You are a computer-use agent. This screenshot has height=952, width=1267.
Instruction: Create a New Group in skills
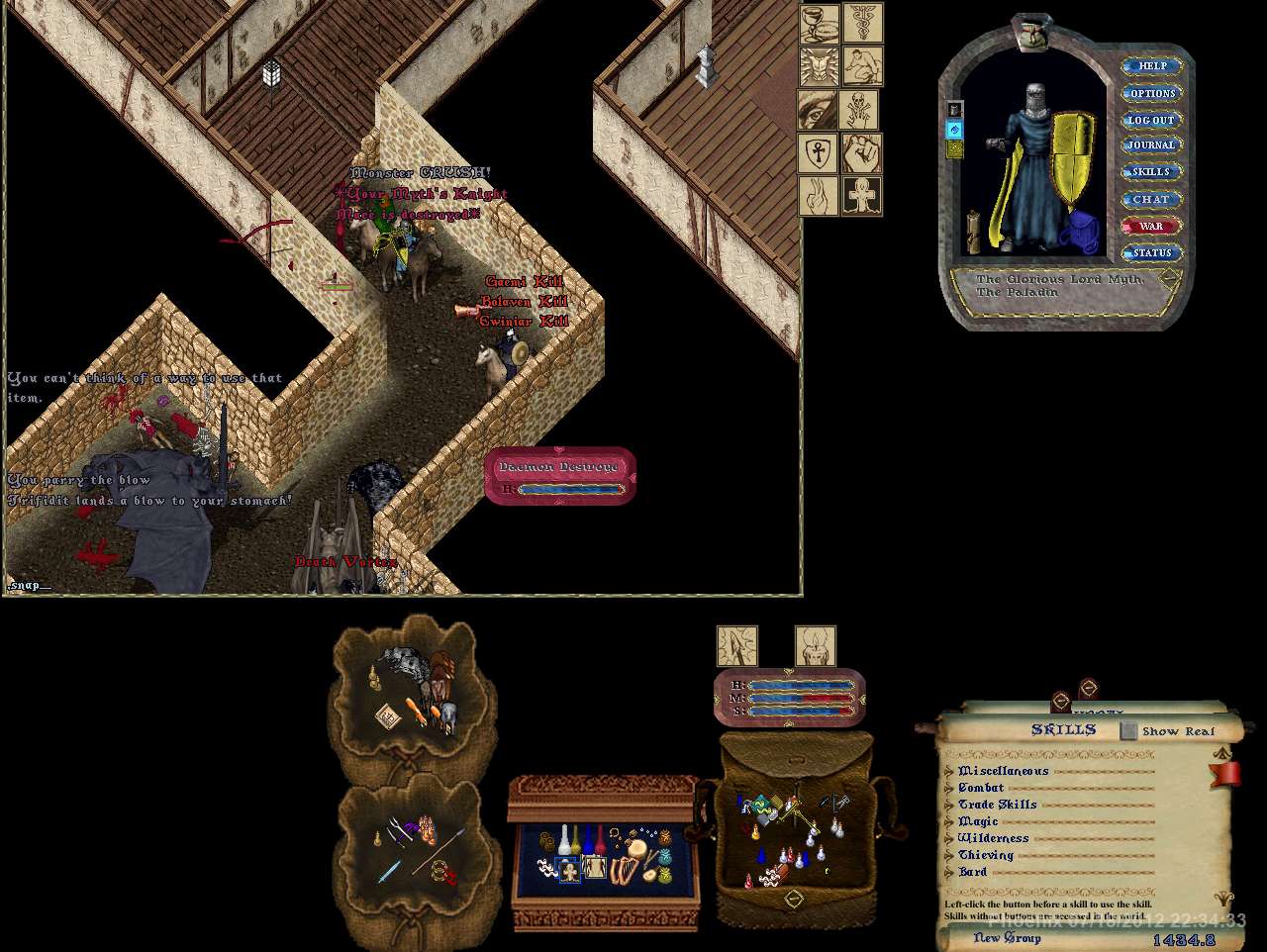pyautogui.click(x=1007, y=937)
